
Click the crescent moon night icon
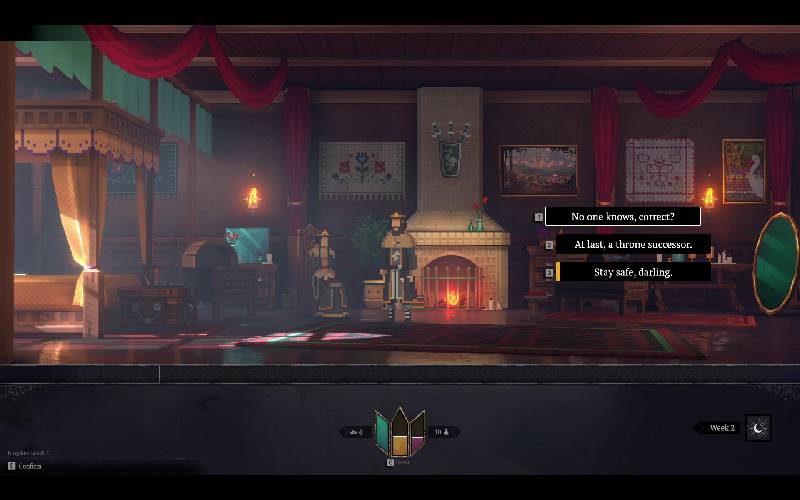(758, 428)
